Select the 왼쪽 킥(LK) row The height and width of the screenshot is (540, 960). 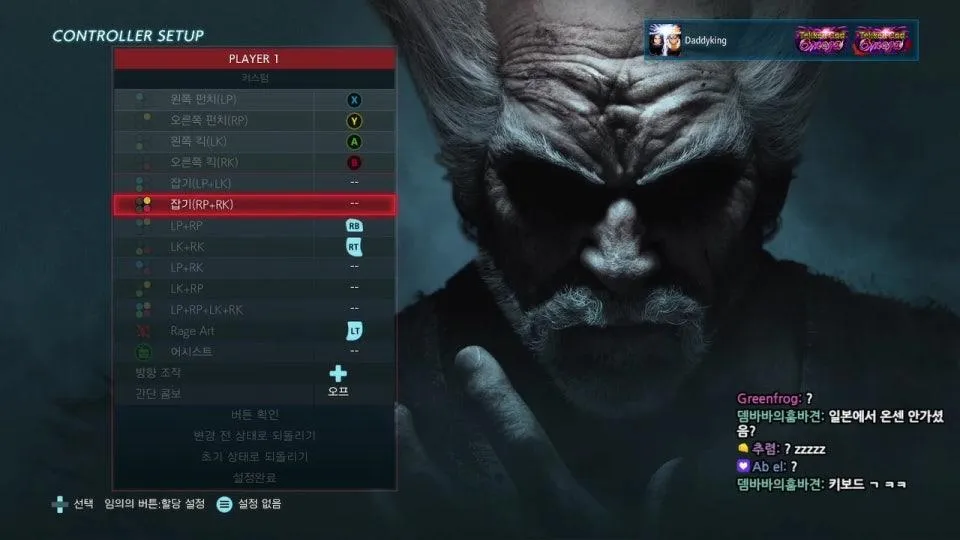pos(254,141)
